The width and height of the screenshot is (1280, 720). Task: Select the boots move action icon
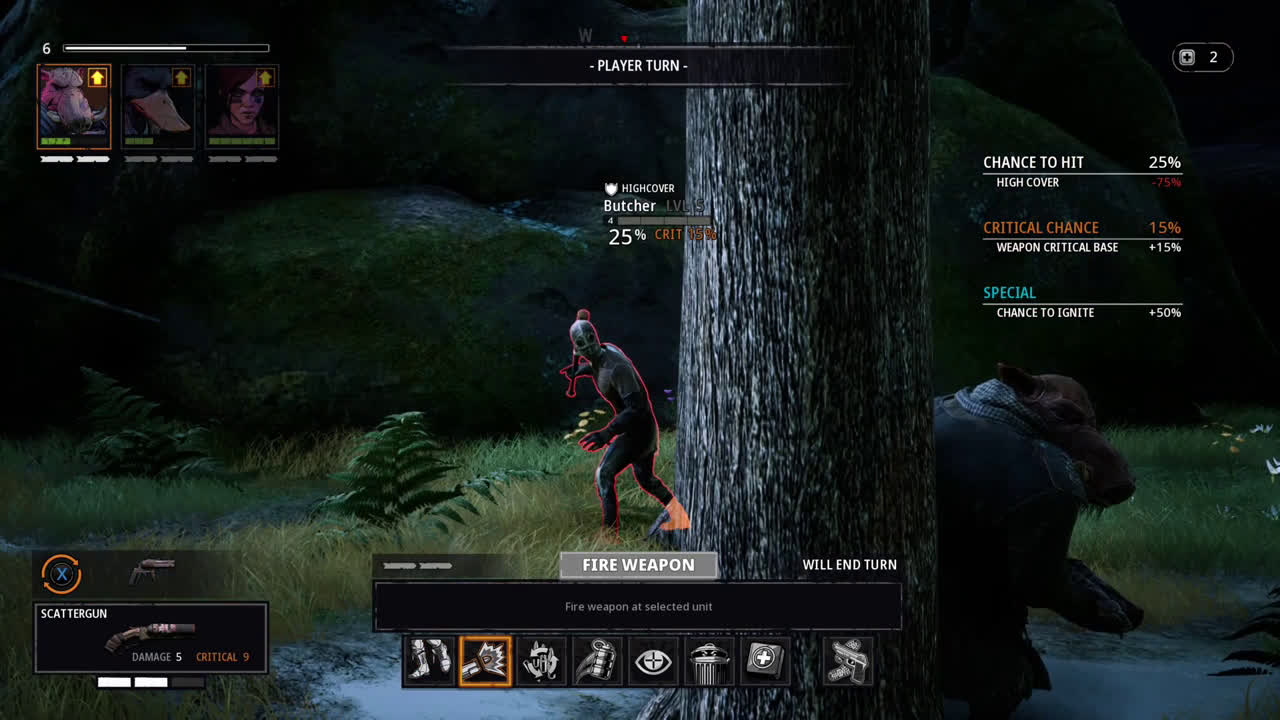pyautogui.click(x=430, y=661)
